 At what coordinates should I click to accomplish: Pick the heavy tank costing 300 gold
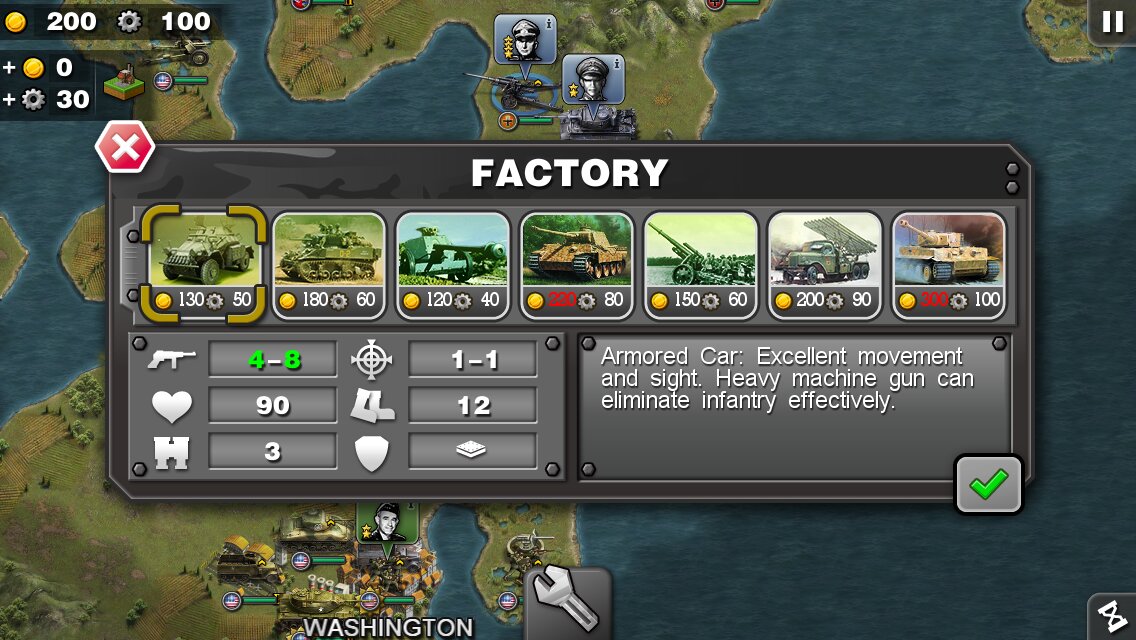(x=949, y=264)
